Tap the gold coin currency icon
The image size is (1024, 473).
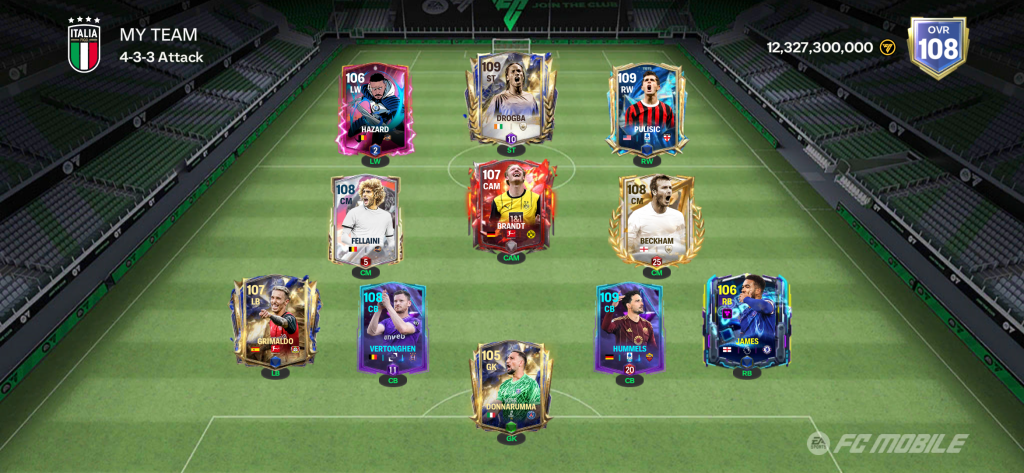point(886,47)
